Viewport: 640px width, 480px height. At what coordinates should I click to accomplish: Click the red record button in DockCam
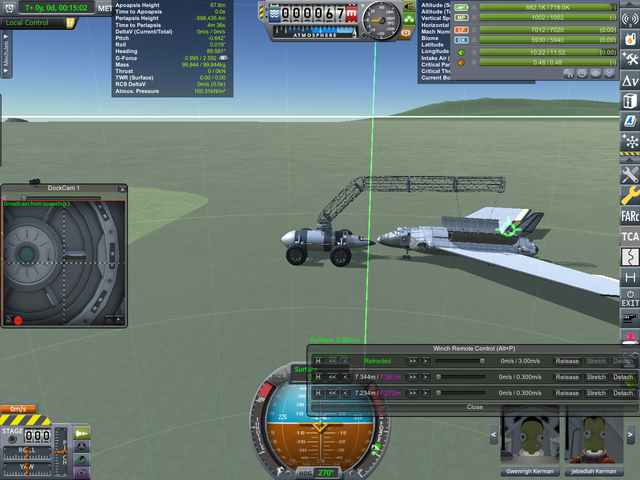coord(18,321)
